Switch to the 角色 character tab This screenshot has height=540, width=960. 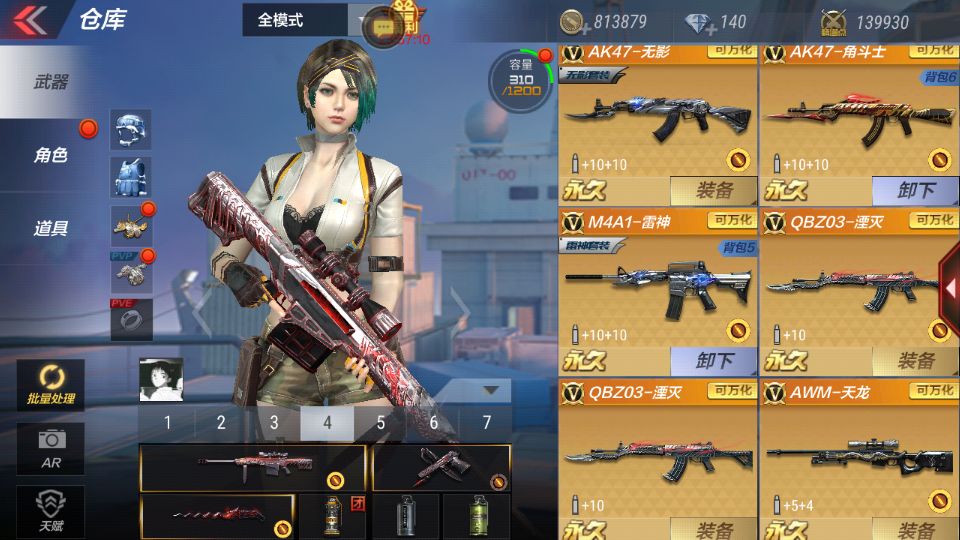(51, 155)
